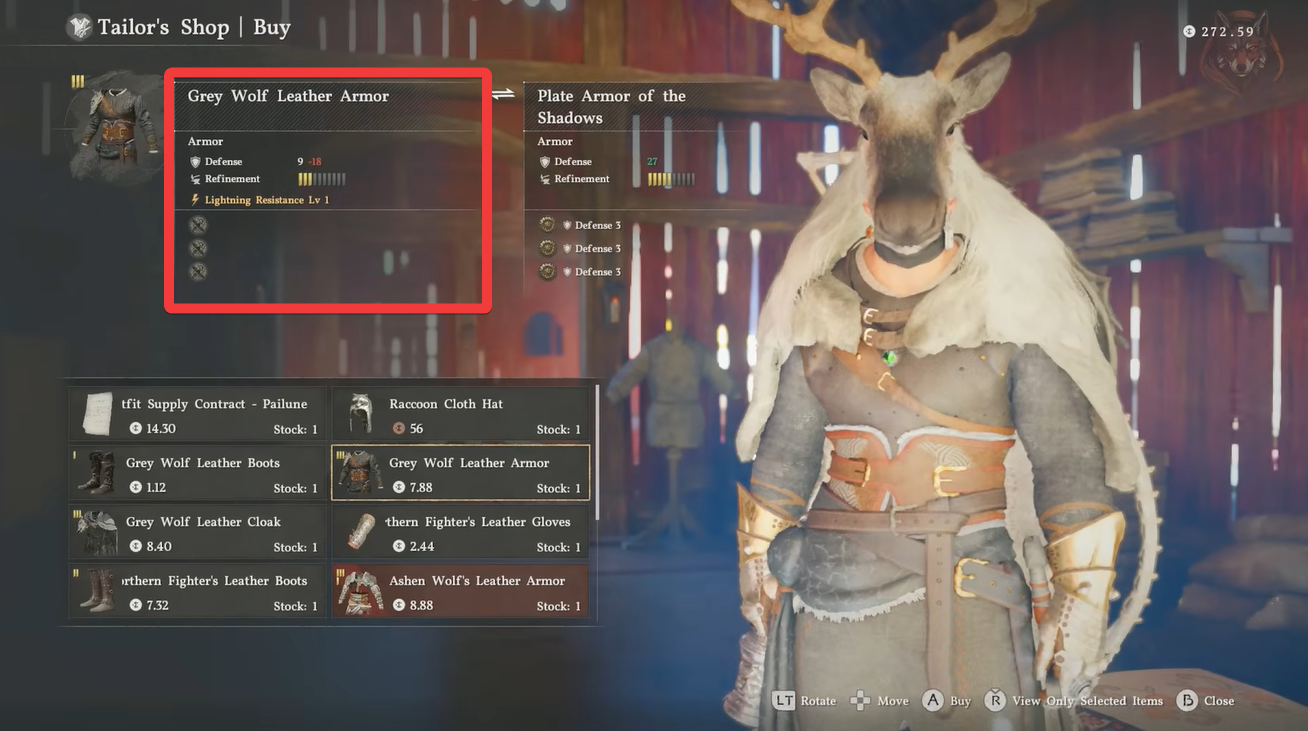Click the shop item list scrollbar
The width and height of the screenshot is (1308, 731).
[597, 450]
